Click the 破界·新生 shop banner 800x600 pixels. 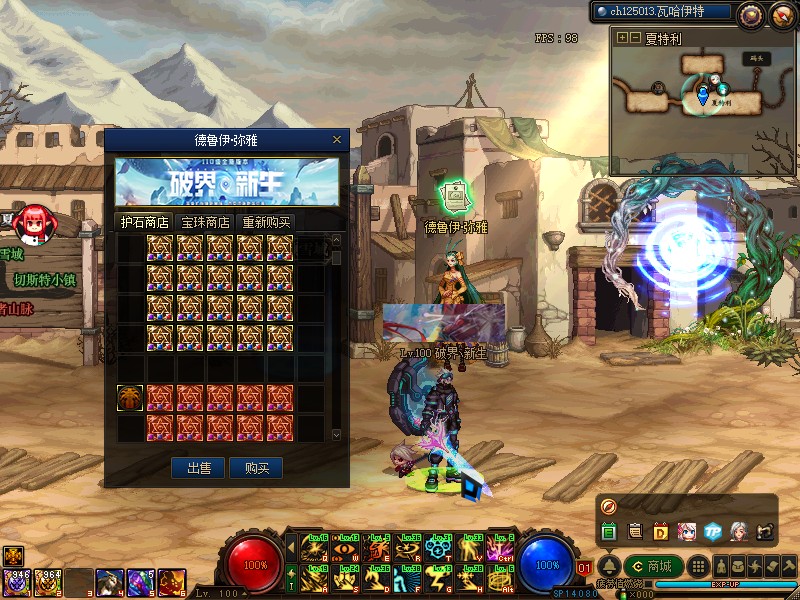tap(227, 181)
